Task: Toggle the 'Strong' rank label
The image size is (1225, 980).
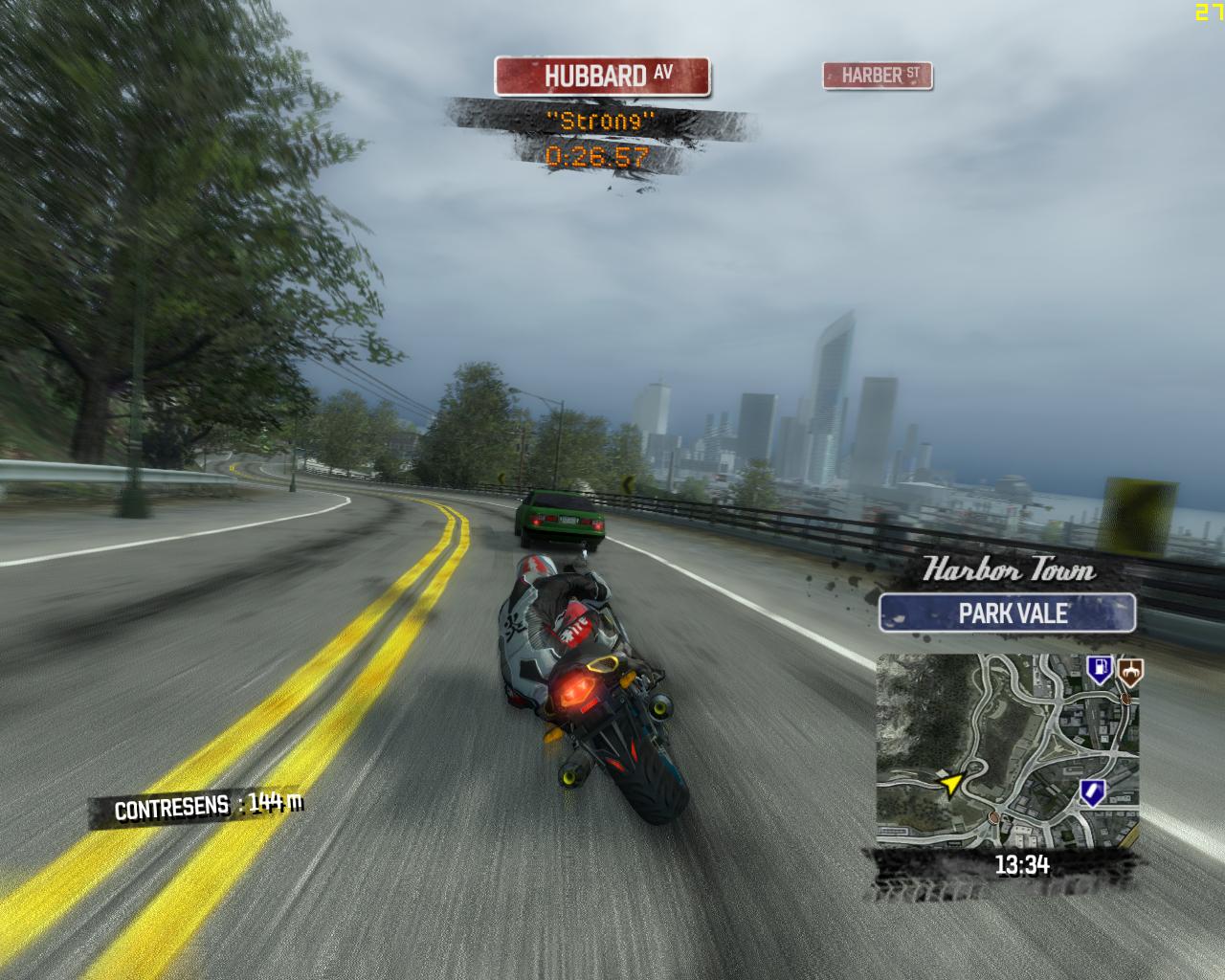Action: click(601, 122)
